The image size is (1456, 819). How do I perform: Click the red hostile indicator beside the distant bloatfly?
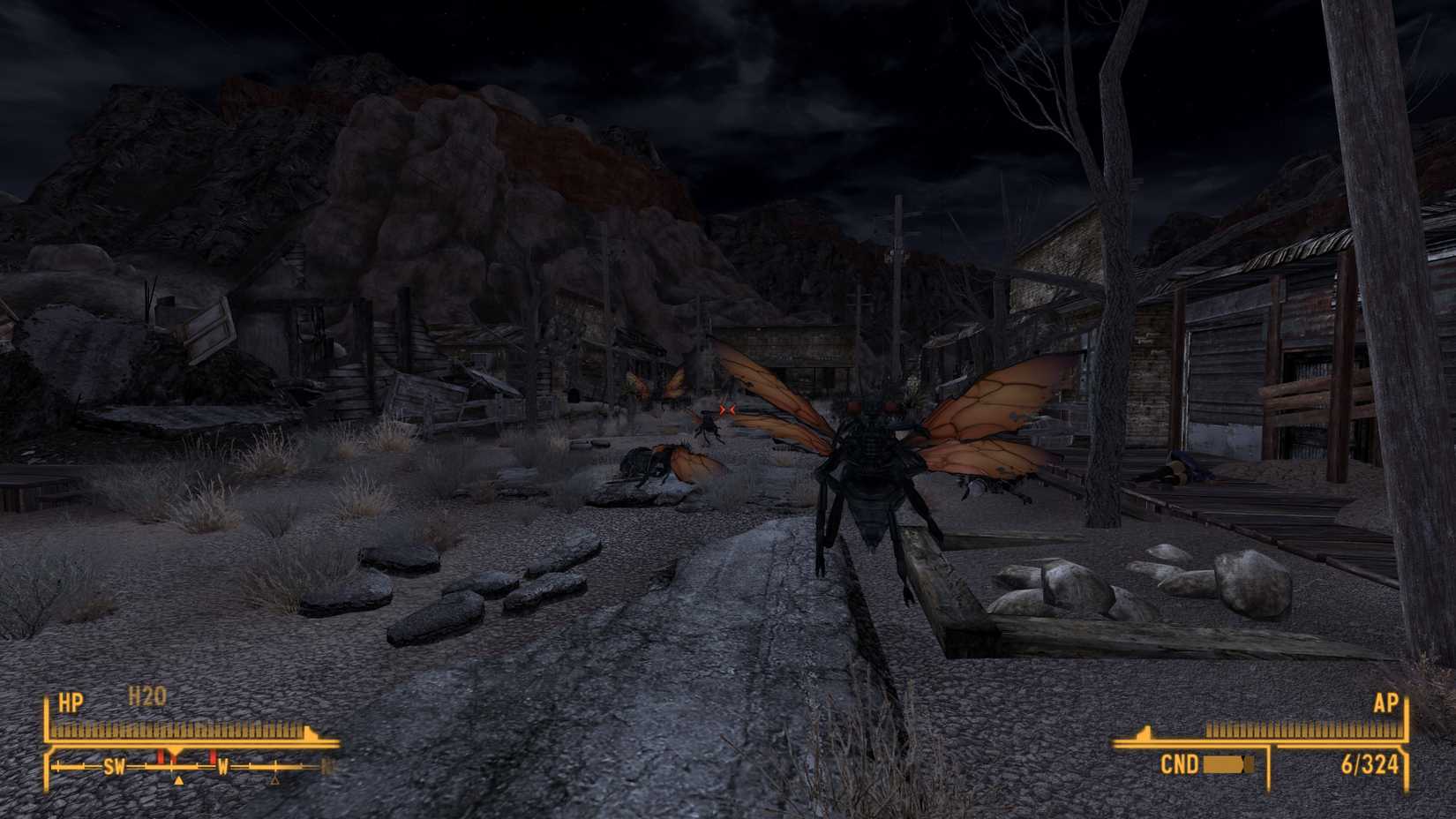727,409
